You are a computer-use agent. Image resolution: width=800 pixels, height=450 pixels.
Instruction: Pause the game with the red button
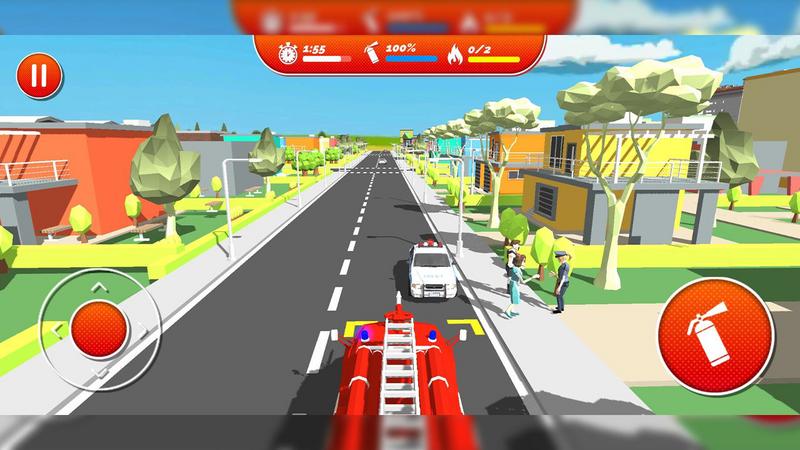point(39,75)
